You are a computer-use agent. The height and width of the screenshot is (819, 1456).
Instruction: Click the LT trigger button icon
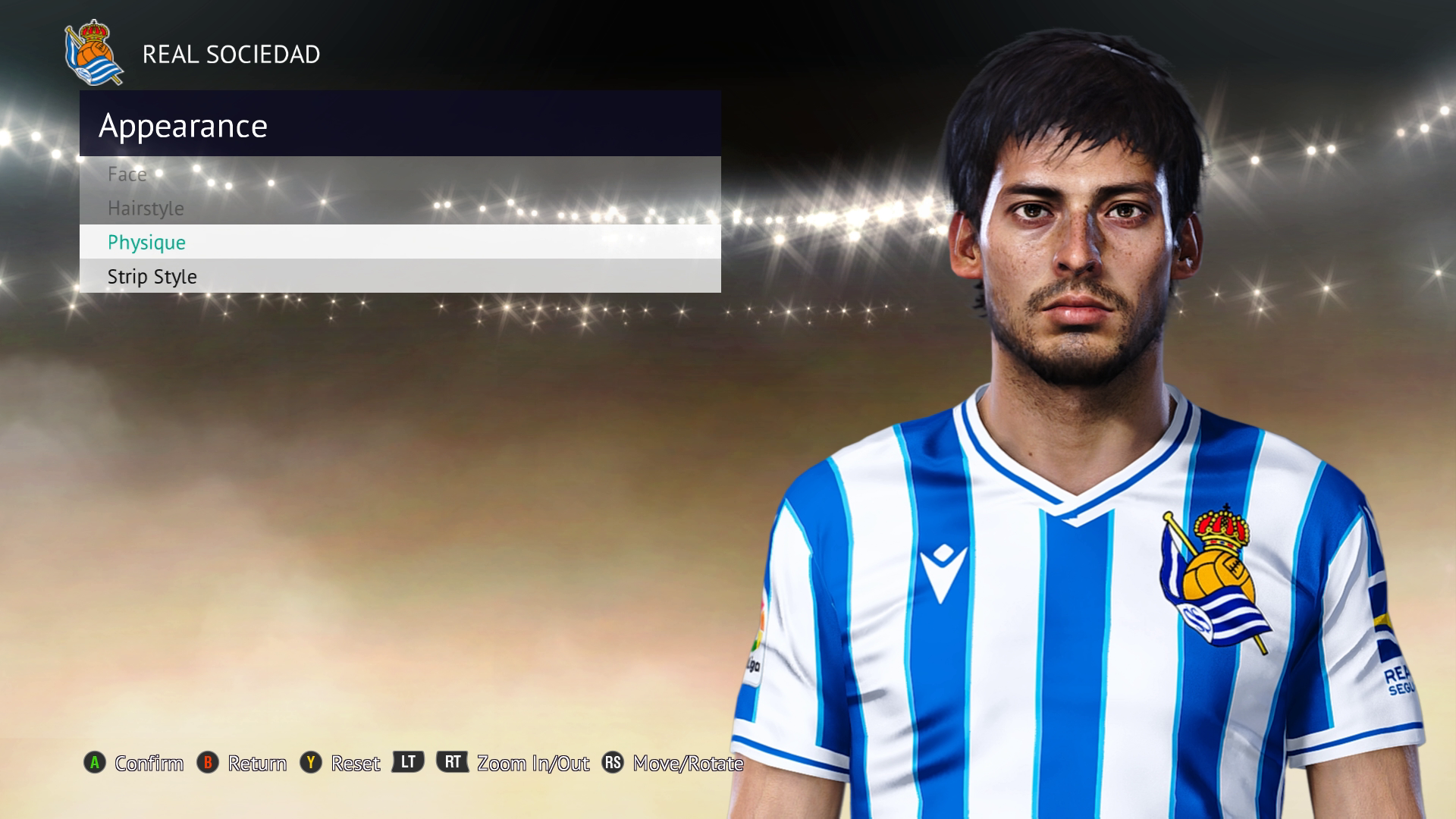pyautogui.click(x=406, y=764)
